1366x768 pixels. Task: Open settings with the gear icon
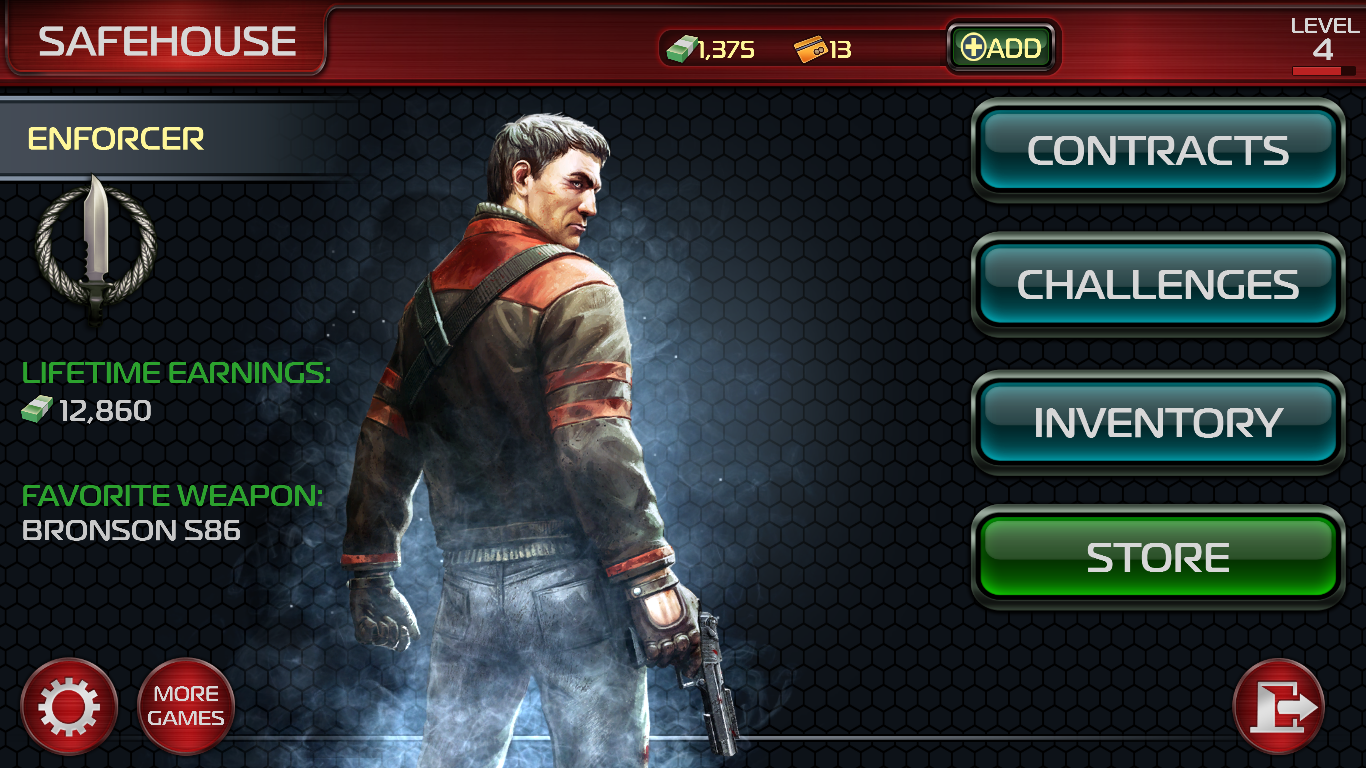click(69, 707)
